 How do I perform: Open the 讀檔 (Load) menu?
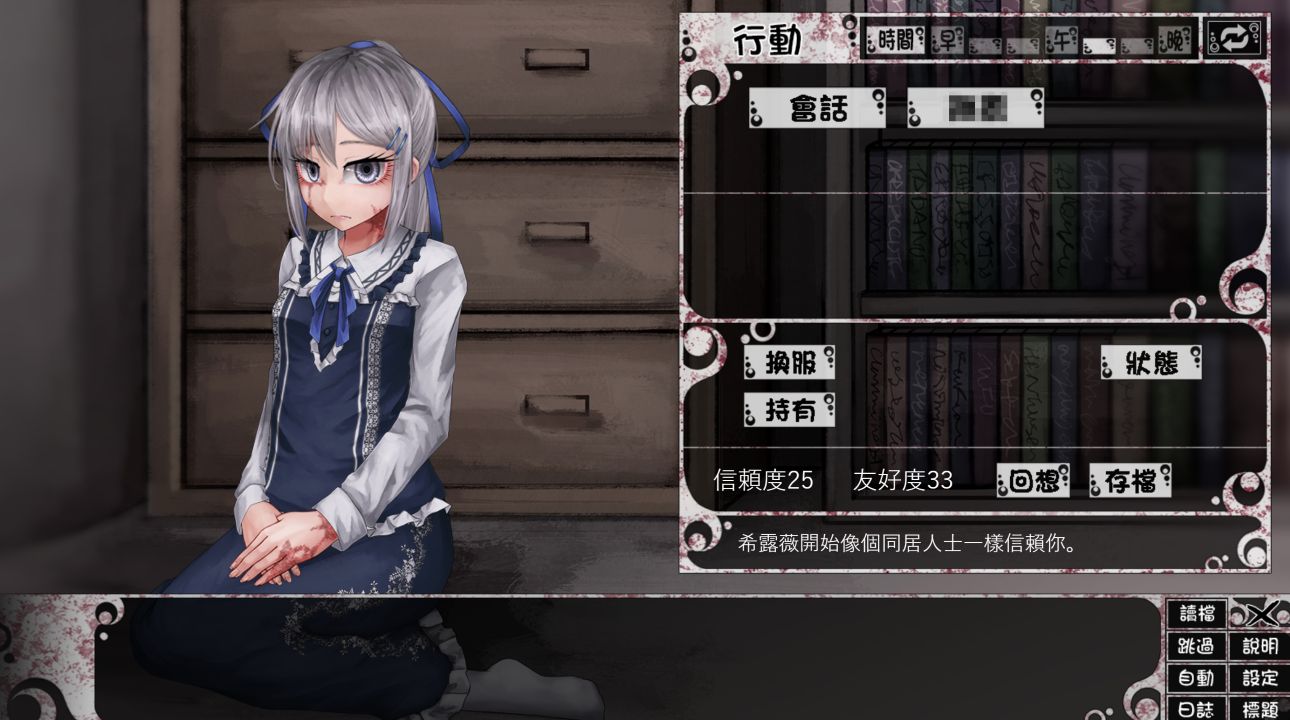[1197, 613]
